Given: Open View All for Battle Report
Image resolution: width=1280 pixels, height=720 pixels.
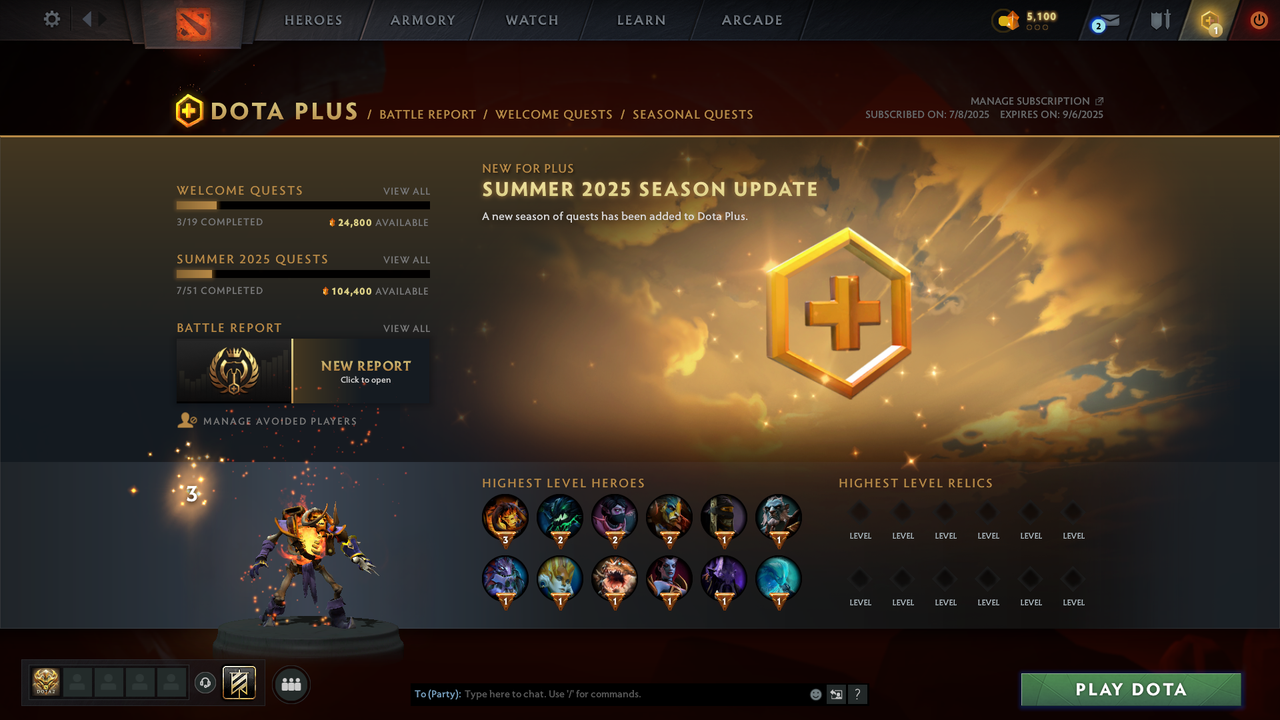Looking at the screenshot, I should pyautogui.click(x=406, y=328).
